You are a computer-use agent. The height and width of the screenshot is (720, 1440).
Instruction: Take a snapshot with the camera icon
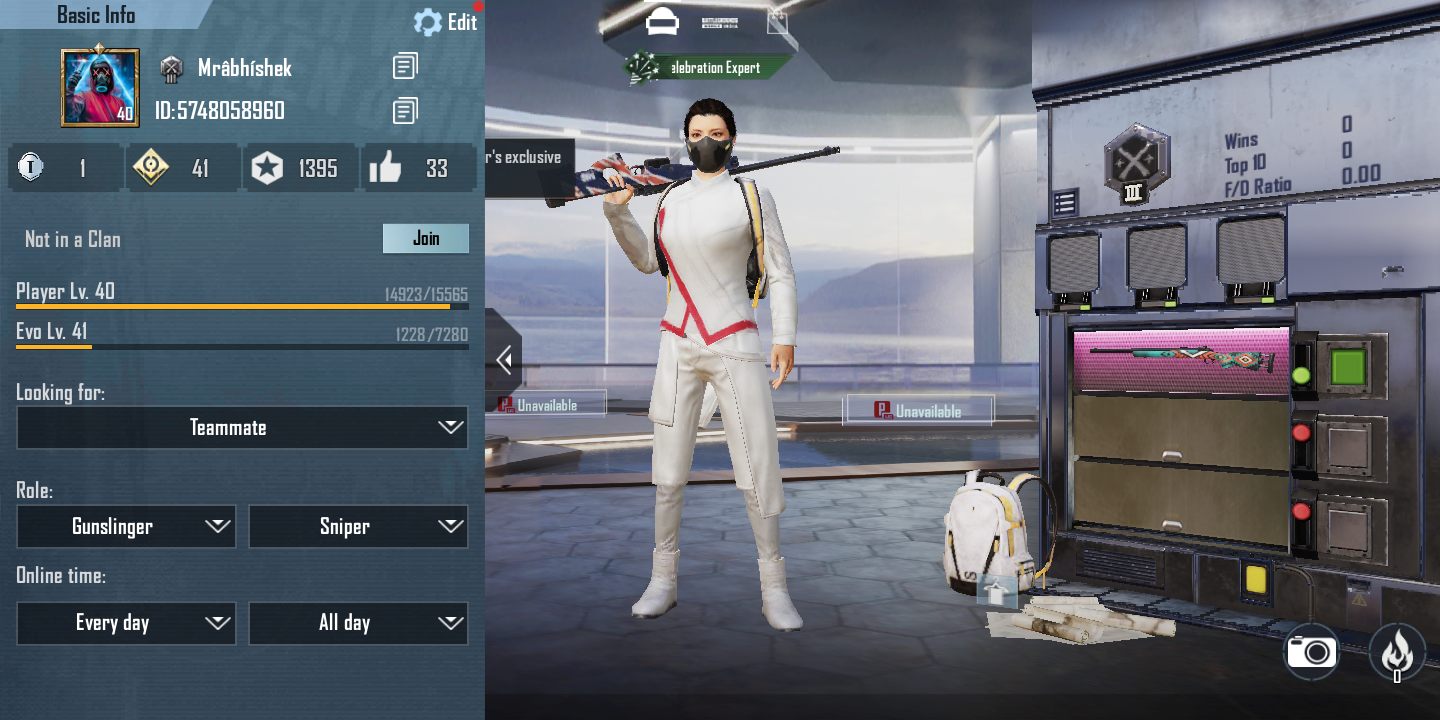[x=1312, y=652]
